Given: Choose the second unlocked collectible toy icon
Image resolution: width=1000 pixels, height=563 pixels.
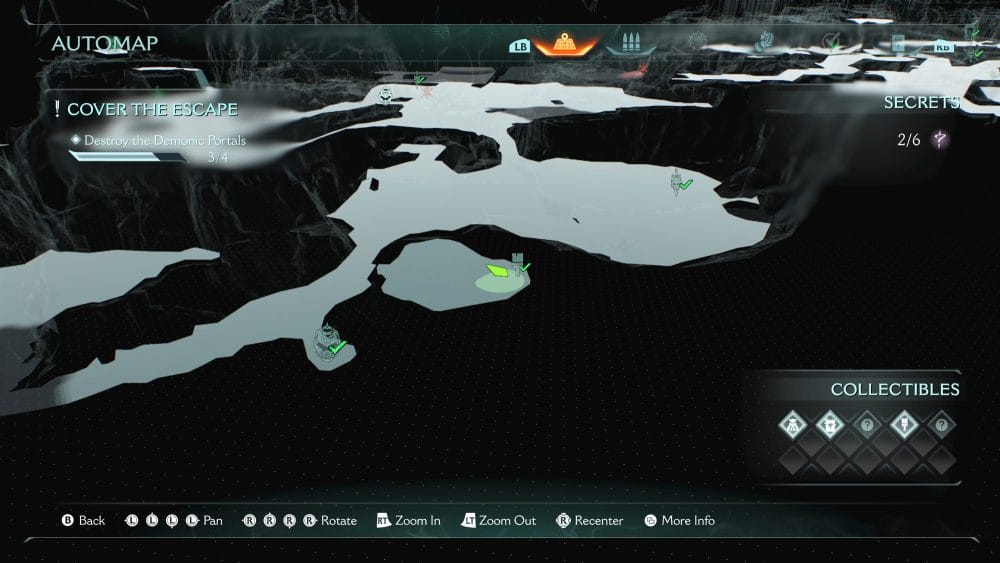Looking at the screenshot, I should pos(830,424).
